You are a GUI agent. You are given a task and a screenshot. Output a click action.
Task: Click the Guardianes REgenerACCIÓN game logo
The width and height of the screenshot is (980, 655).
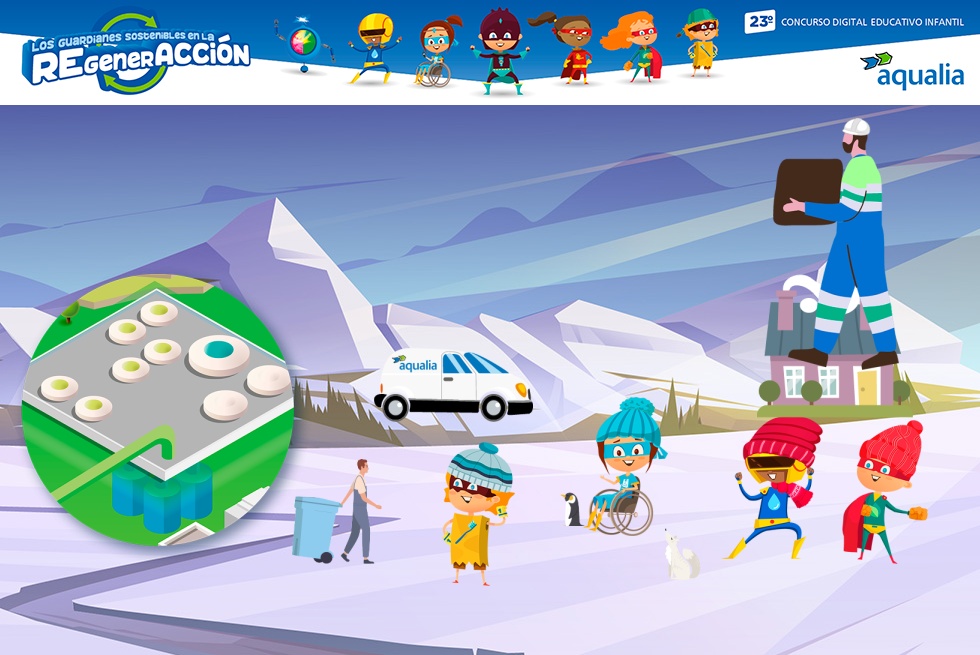tap(136, 56)
